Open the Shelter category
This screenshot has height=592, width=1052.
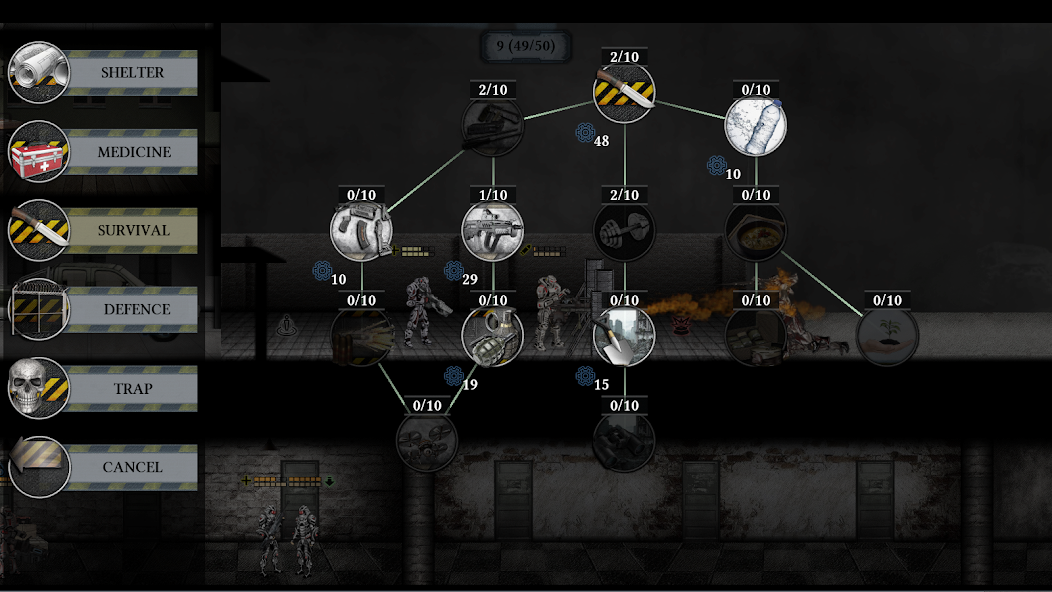tap(131, 73)
